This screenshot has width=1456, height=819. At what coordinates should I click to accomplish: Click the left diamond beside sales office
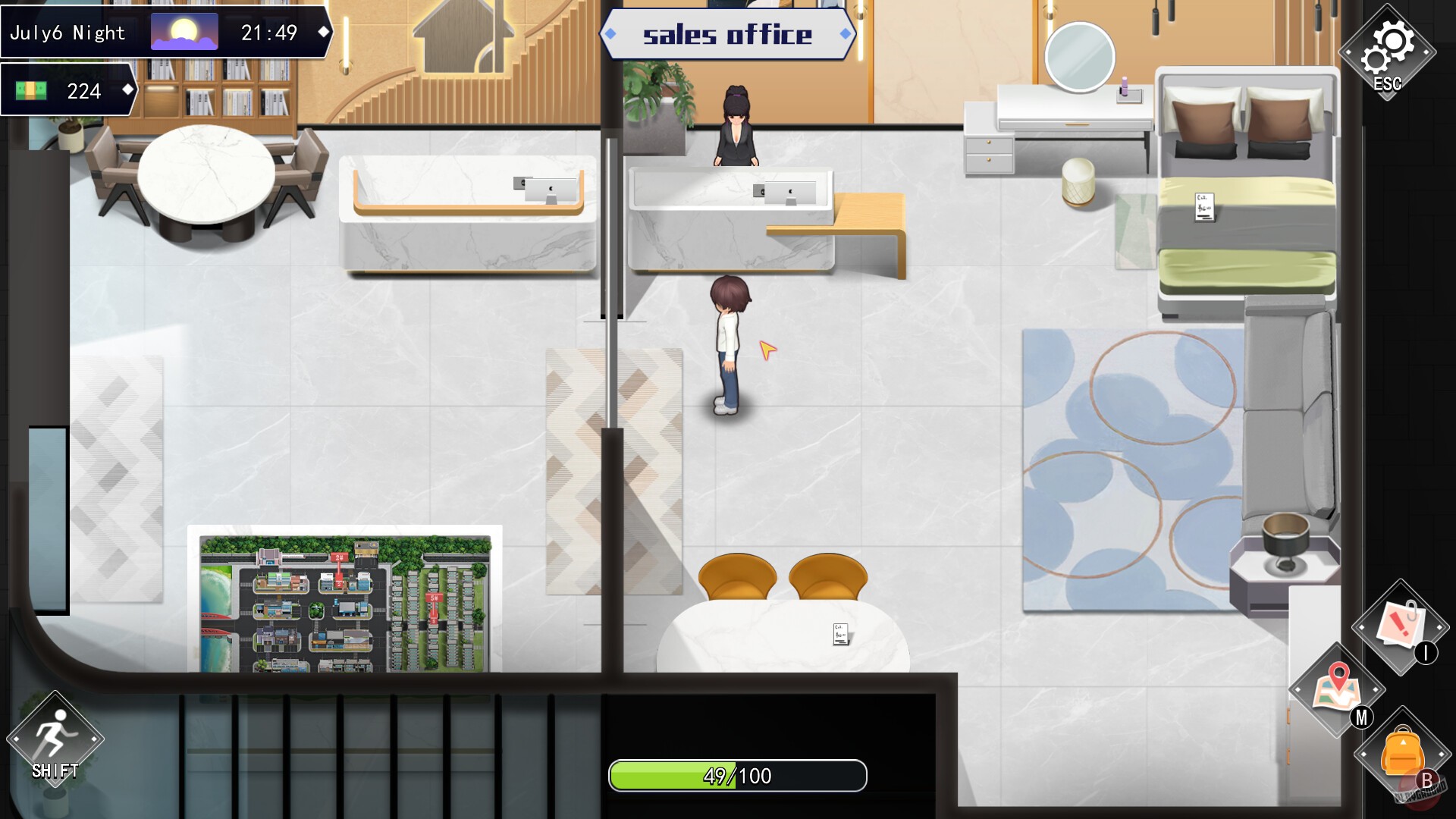611,33
